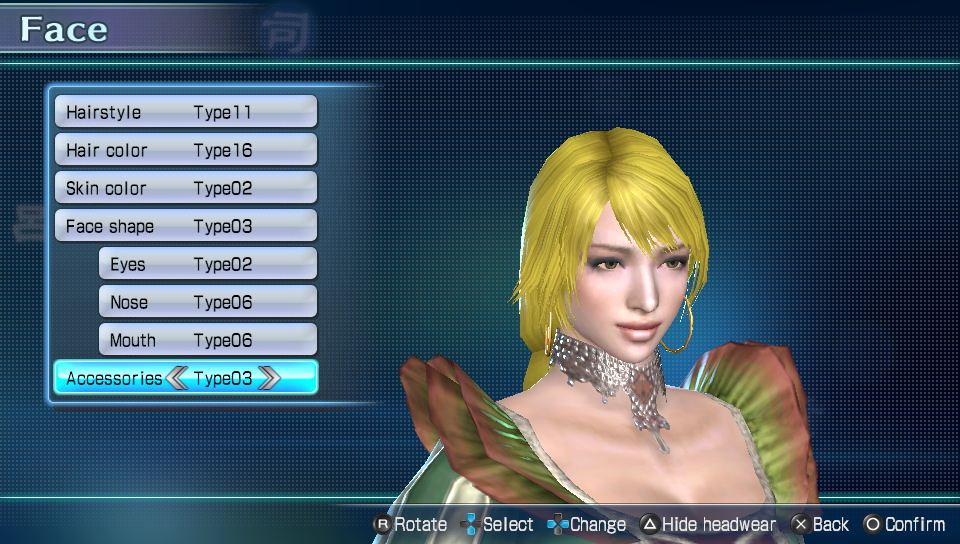This screenshot has height=544, width=960.
Task: Select the Face shape row
Action: coord(185,226)
